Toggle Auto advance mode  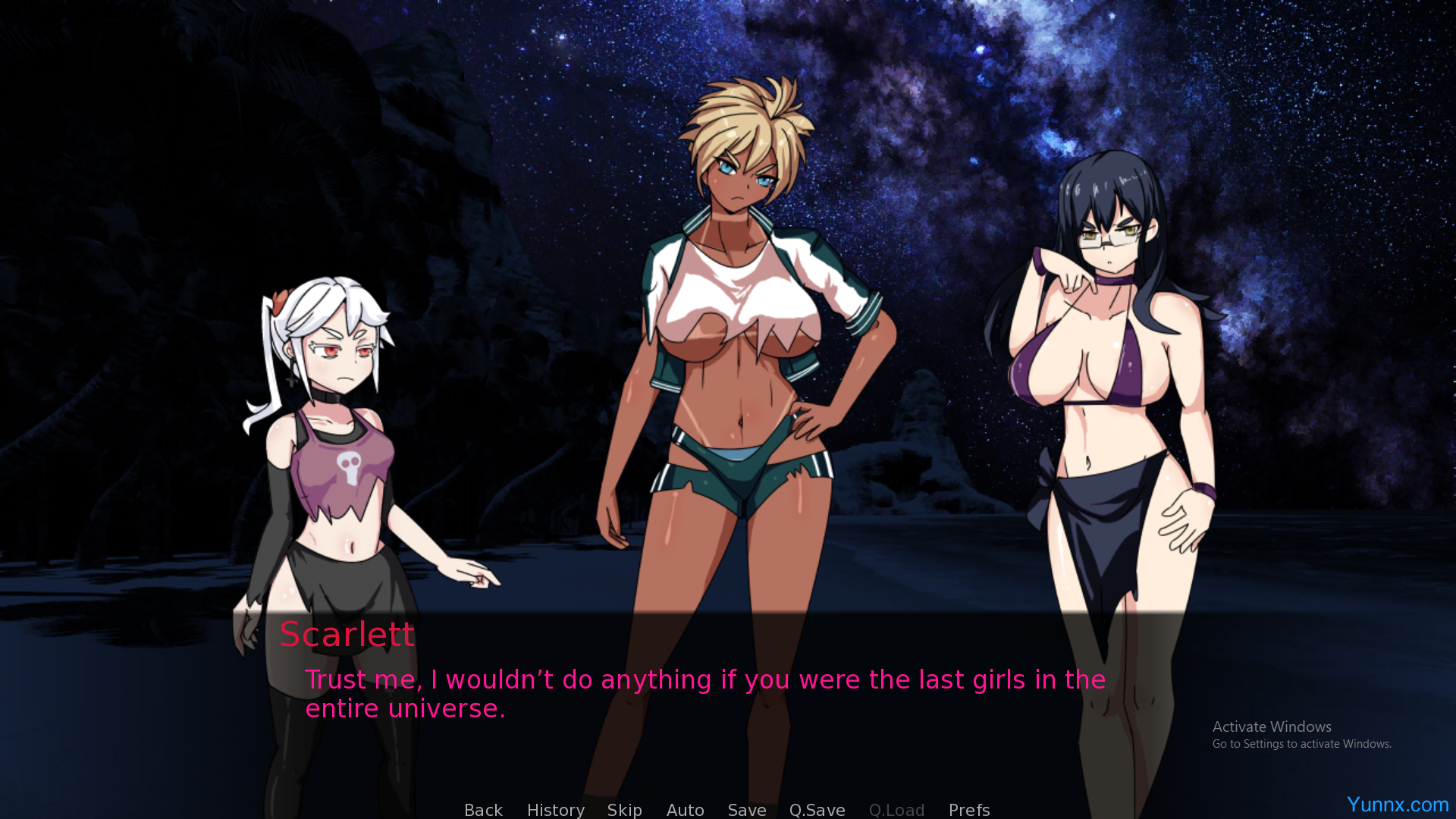tap(685, 809)
